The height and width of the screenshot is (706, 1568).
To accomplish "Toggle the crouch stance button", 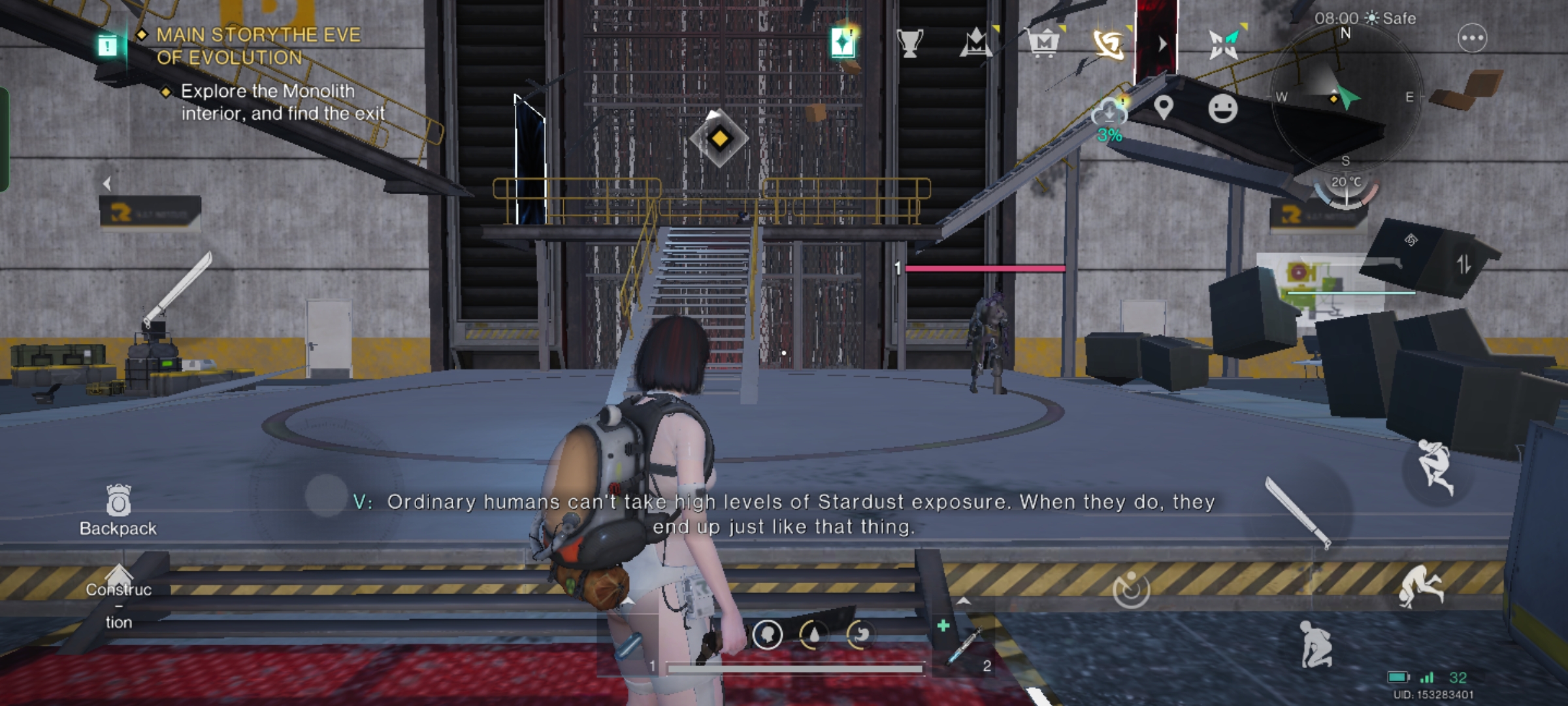I will [x=1315, y=644].
